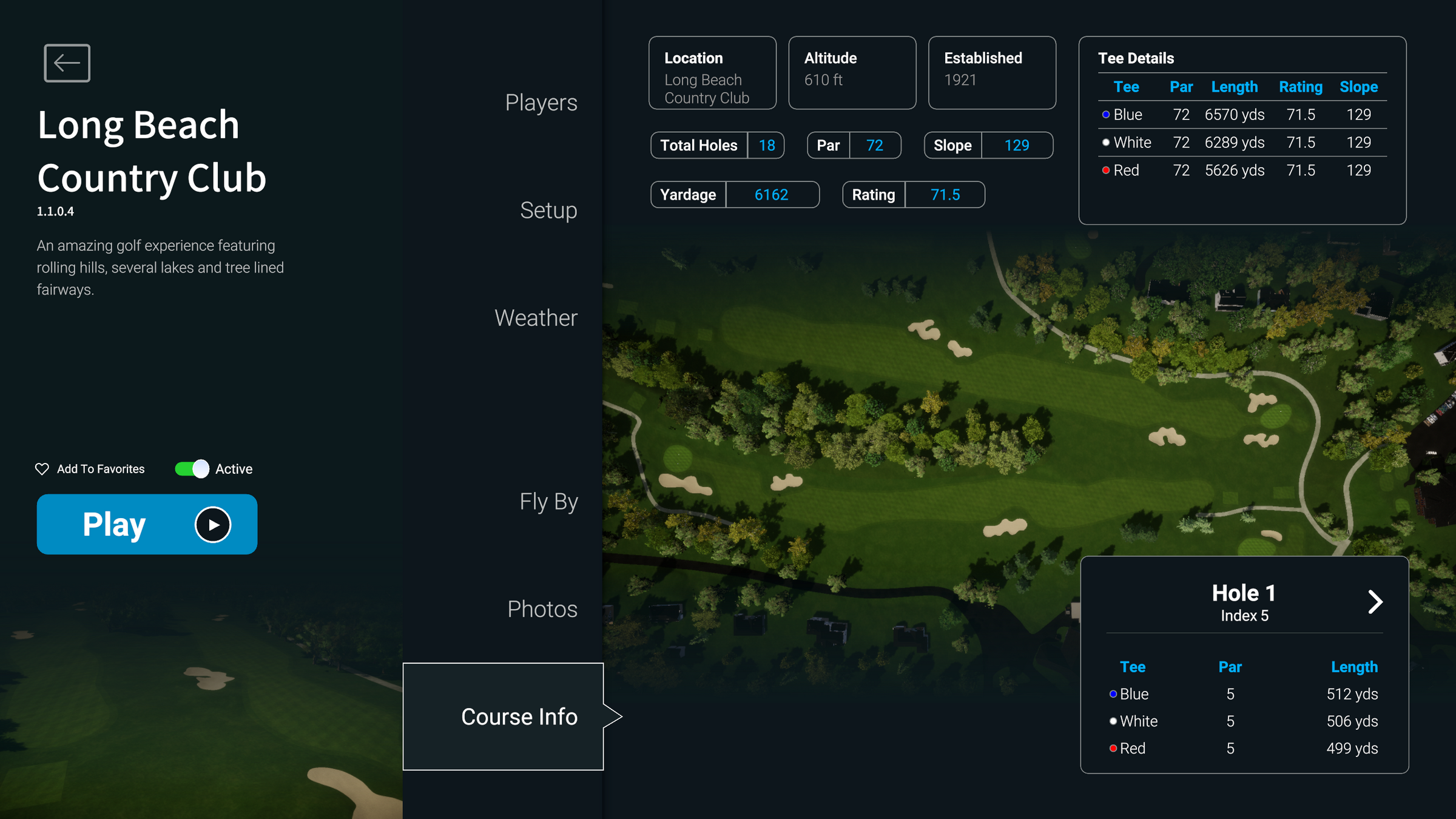Viewport: 1456px width, 819px height.
Task: Expand the Tee column header dropdown
Action: coord(1127,87)
